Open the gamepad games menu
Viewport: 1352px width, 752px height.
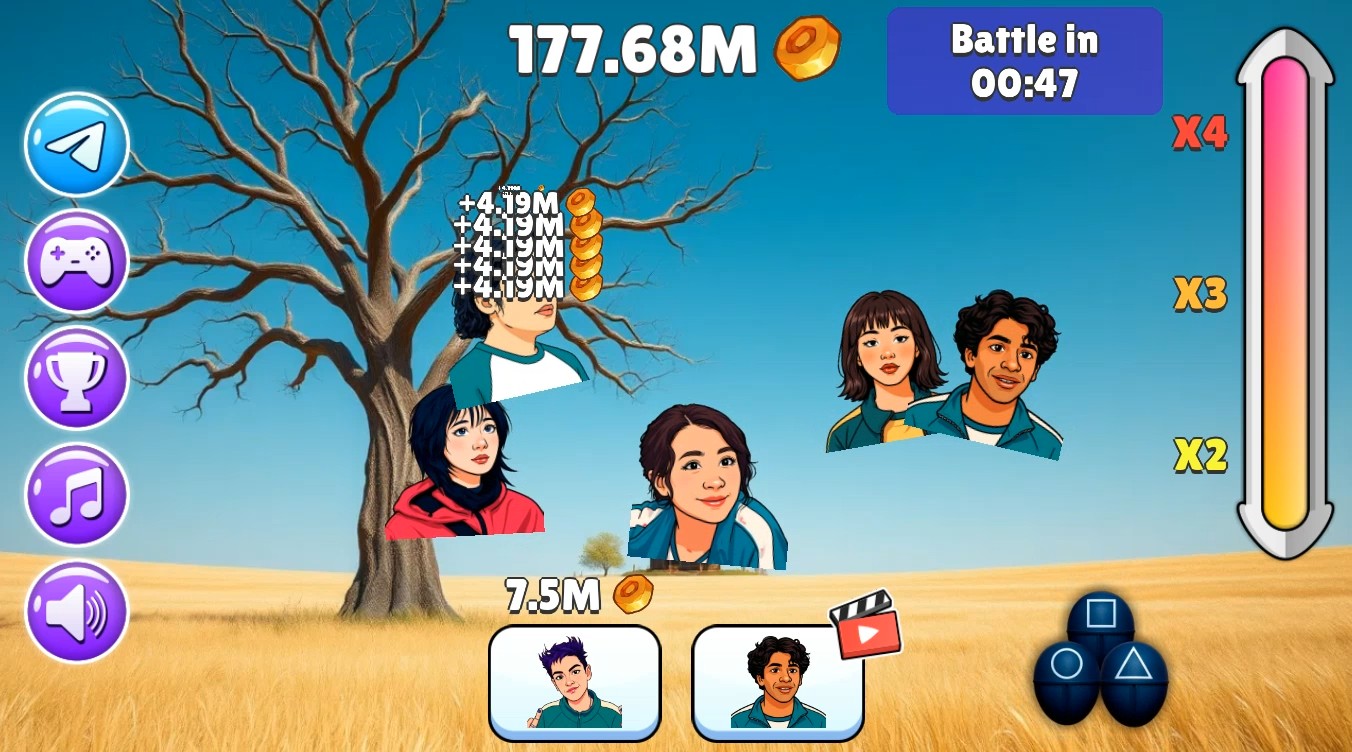tap(74, 262)
